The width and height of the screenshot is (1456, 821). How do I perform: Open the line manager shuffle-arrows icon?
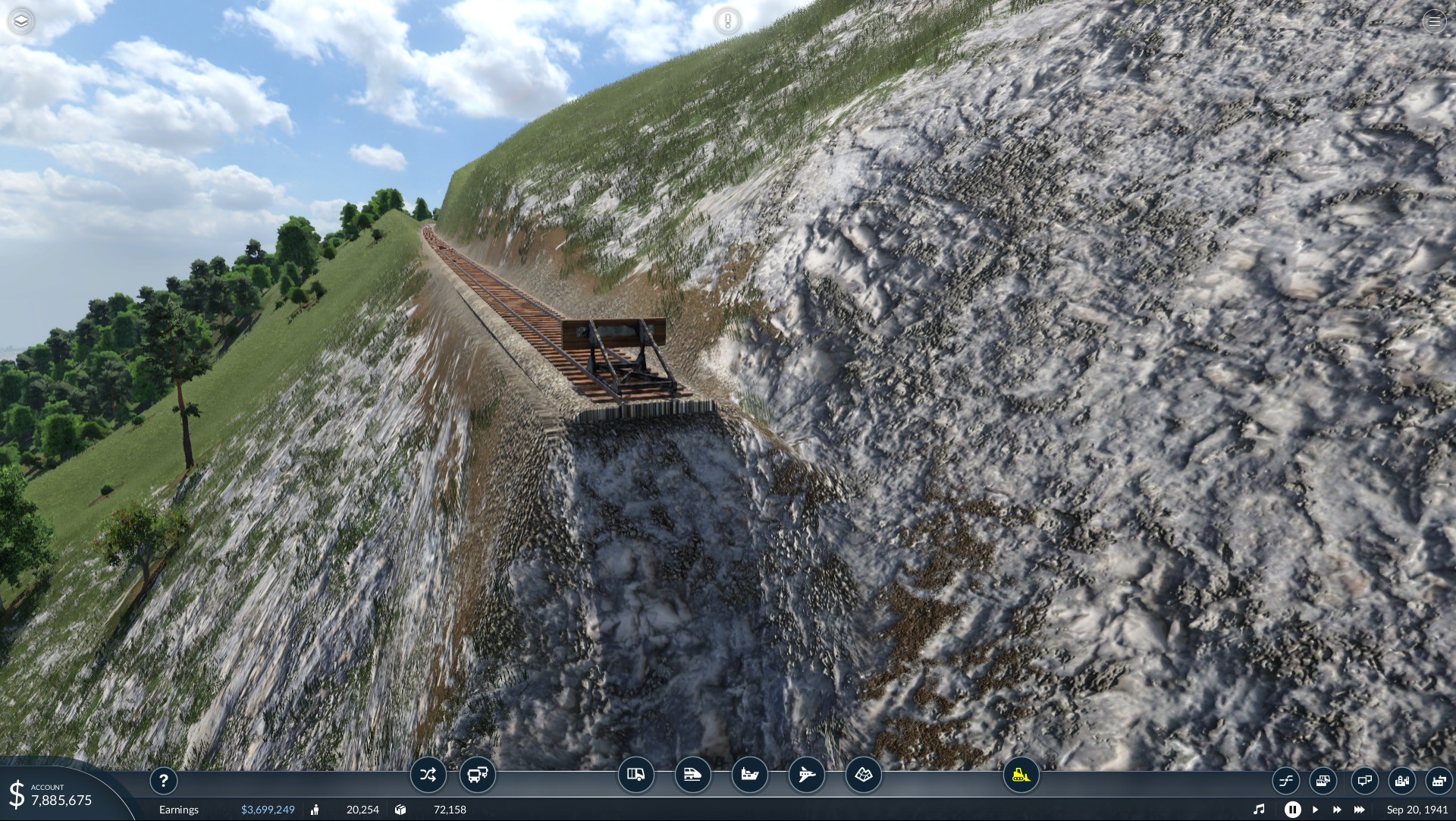(428, 775)
